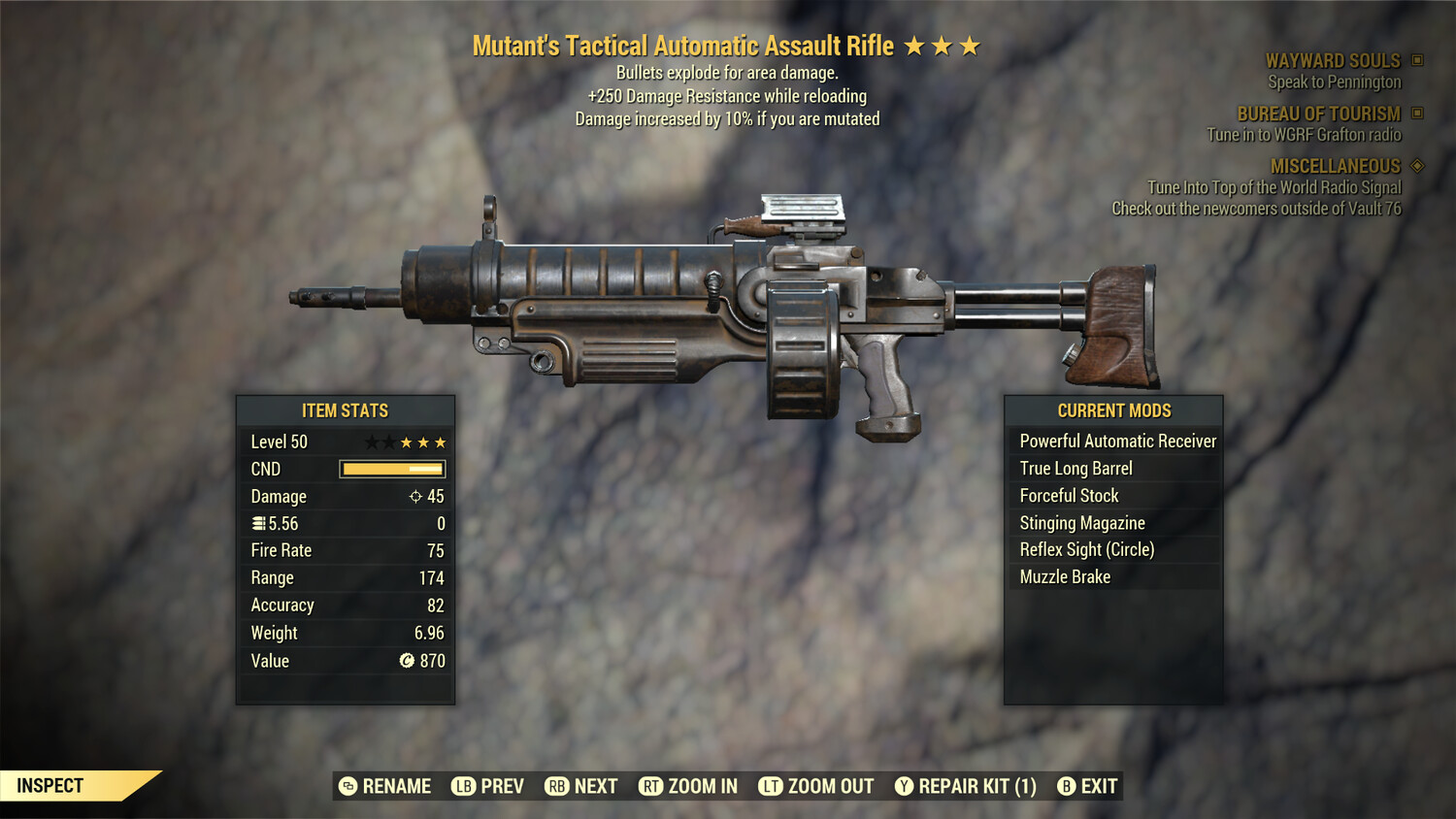Click the RB button glyph before Next
Screen dimensions: 1456x819
(x=556, y=786)
